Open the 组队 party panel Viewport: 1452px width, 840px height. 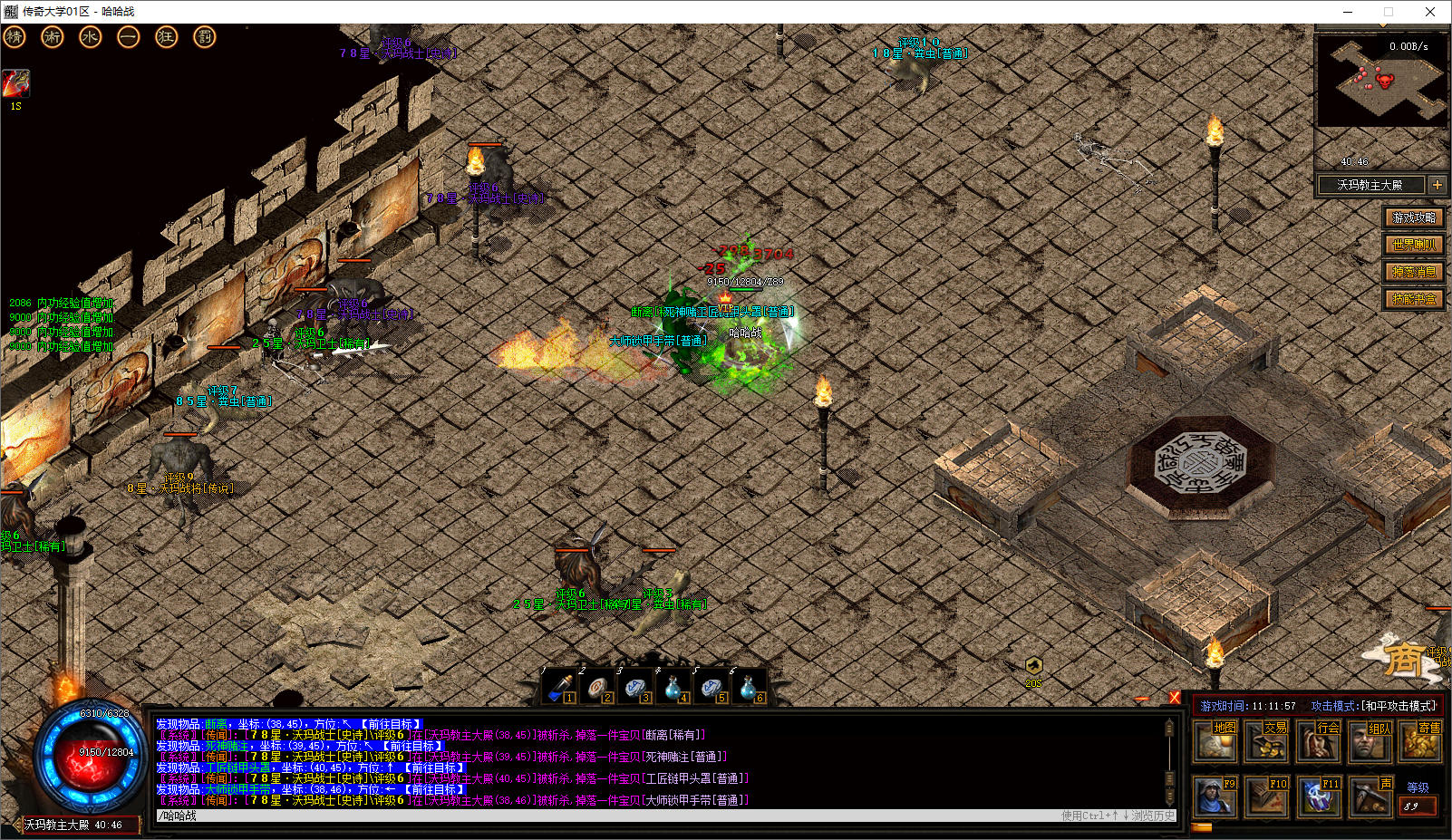point(1369,741)
